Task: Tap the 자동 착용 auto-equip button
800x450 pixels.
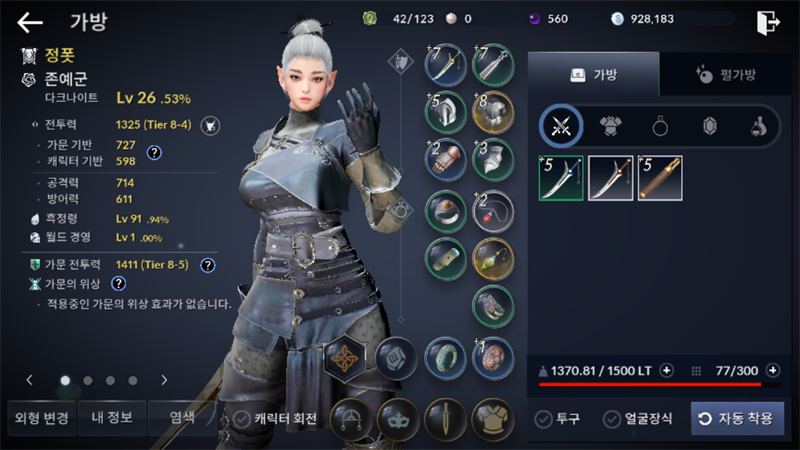Action: coord(737,418)
